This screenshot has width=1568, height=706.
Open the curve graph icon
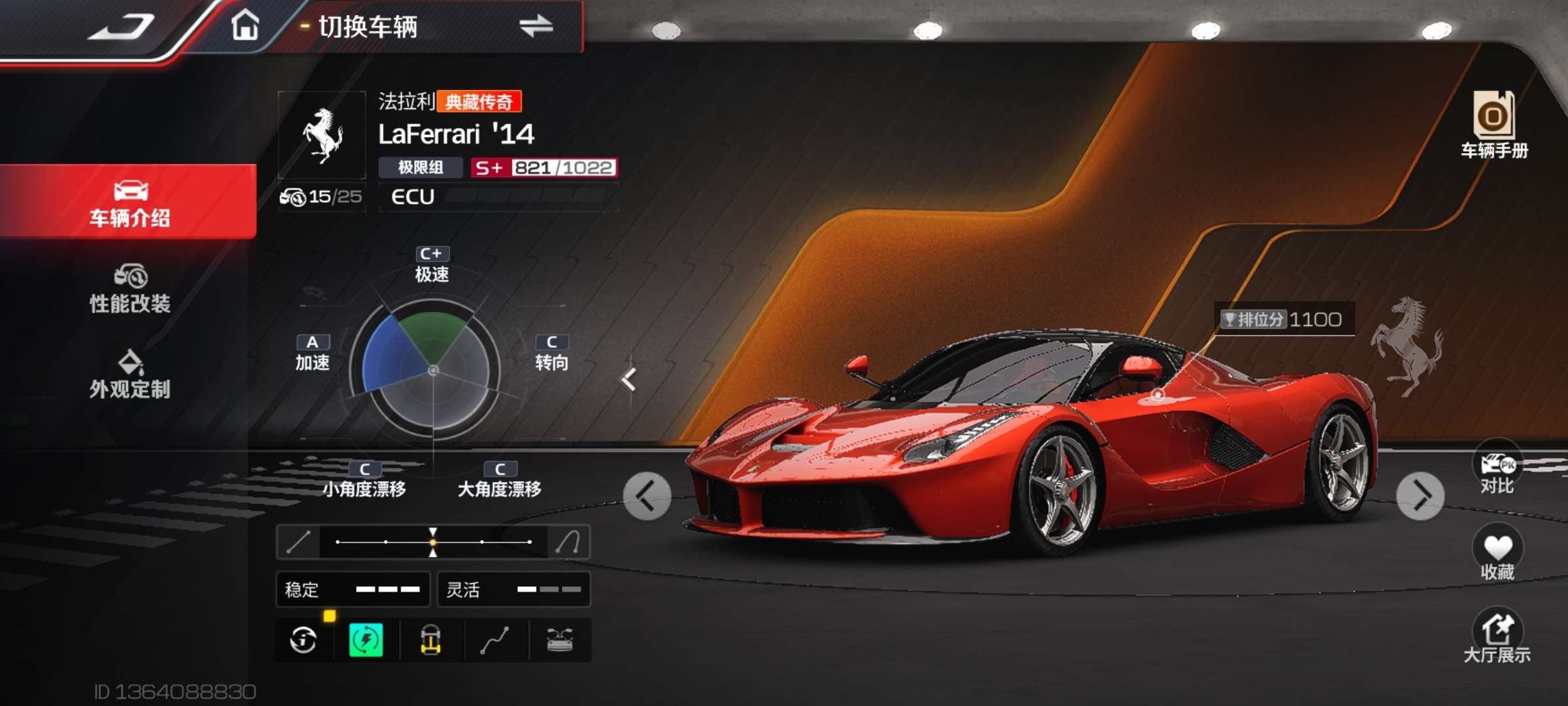[495, 640]
